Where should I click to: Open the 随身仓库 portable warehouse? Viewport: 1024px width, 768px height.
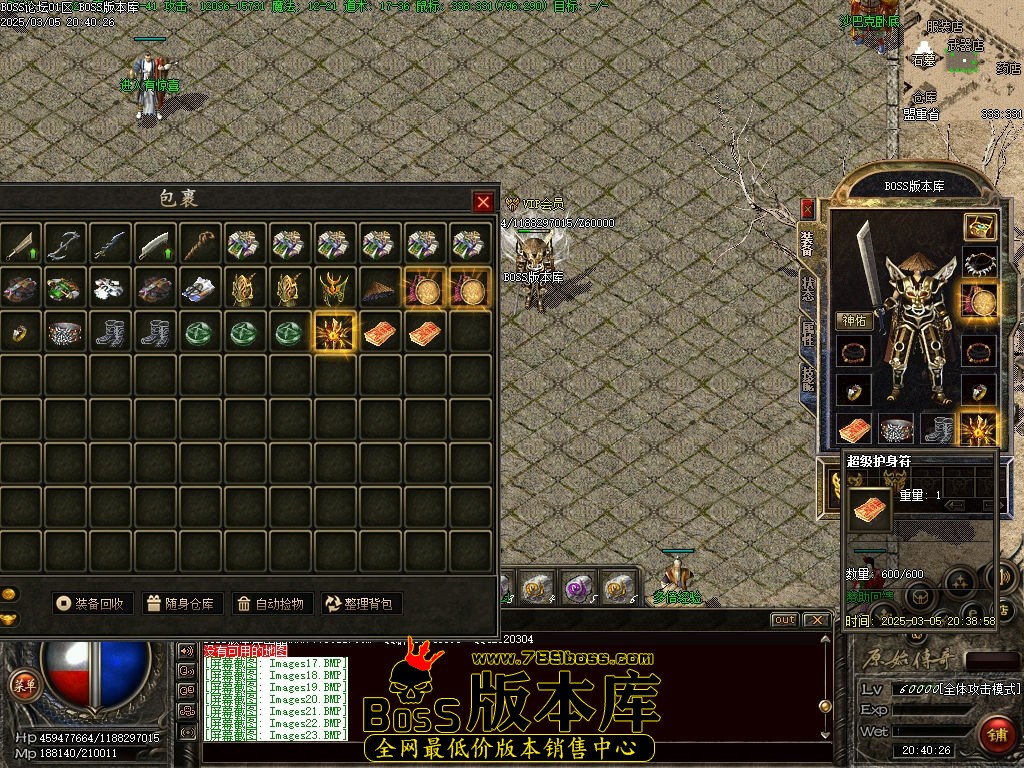(181, 603)
